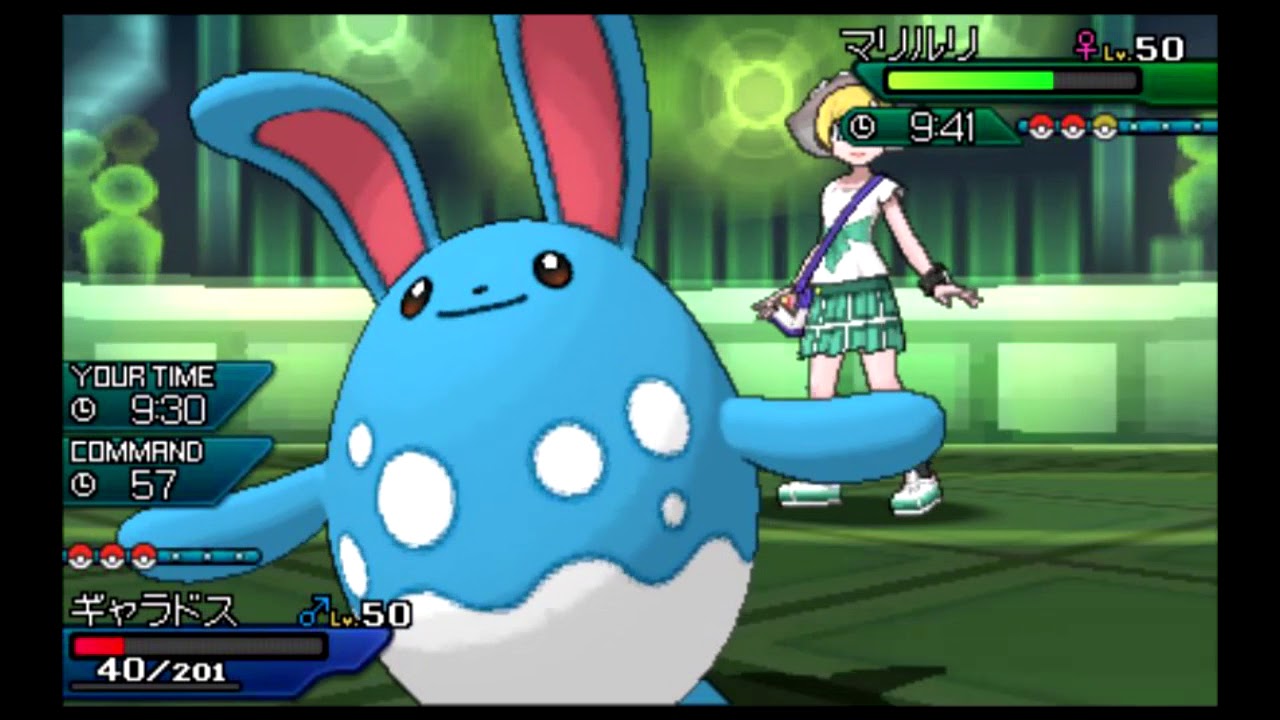Click the first Poké Ball on the player's team bar

(79, 555)
